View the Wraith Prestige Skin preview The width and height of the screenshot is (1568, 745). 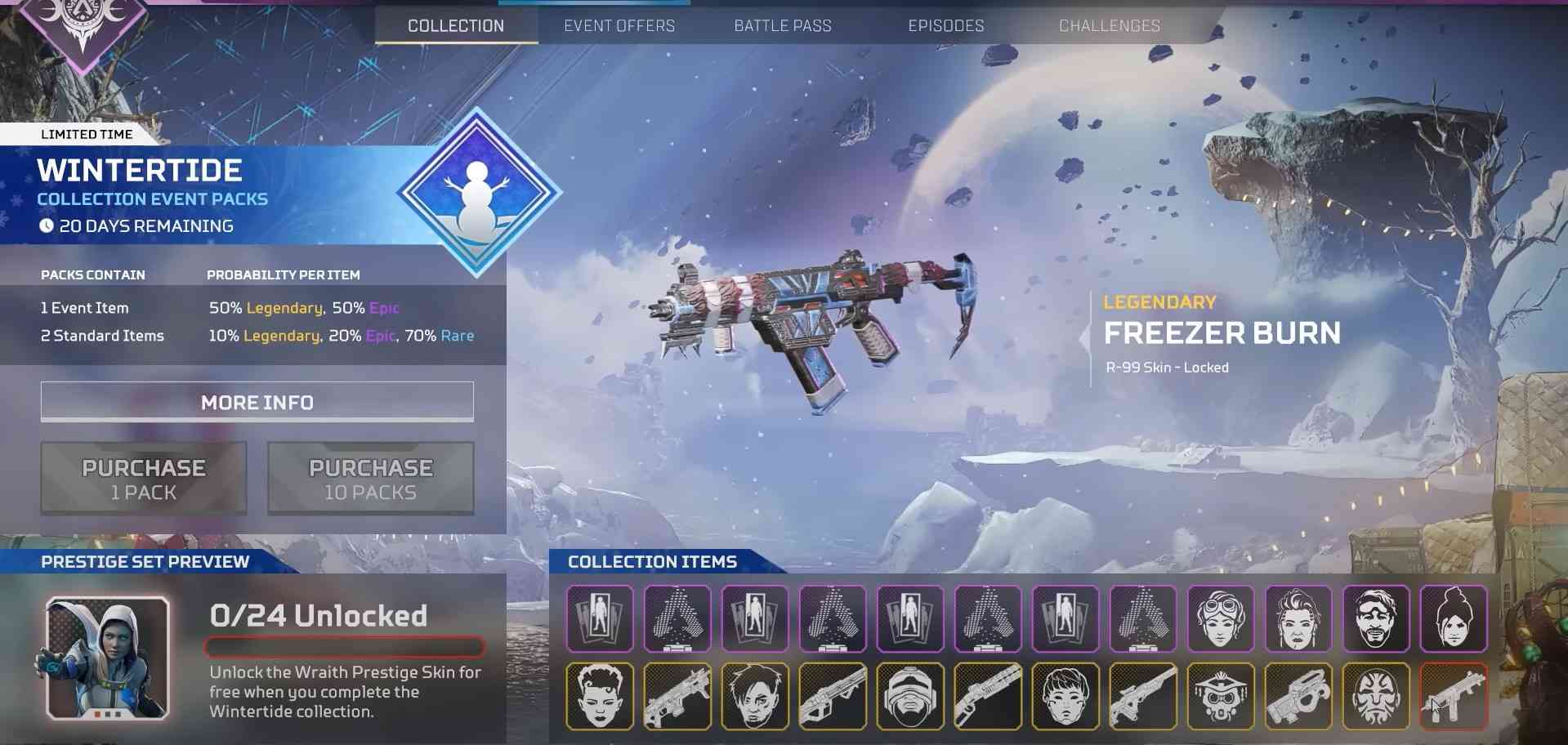tap(108, 658)
